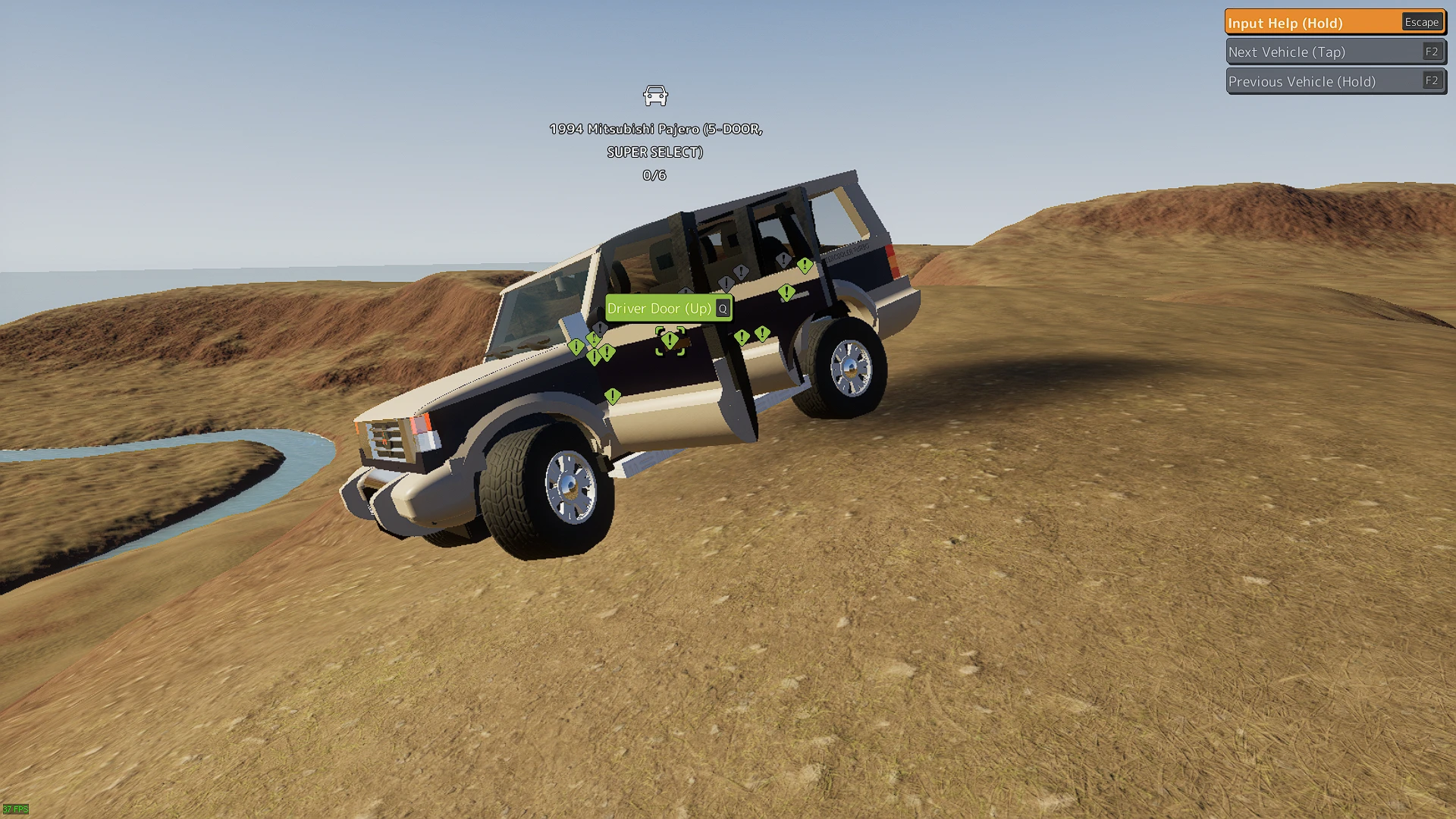Viewport: 1456px width, 819px height.
Task: Click the green exclamation marker near the side mirror
Action: point(595,337)
